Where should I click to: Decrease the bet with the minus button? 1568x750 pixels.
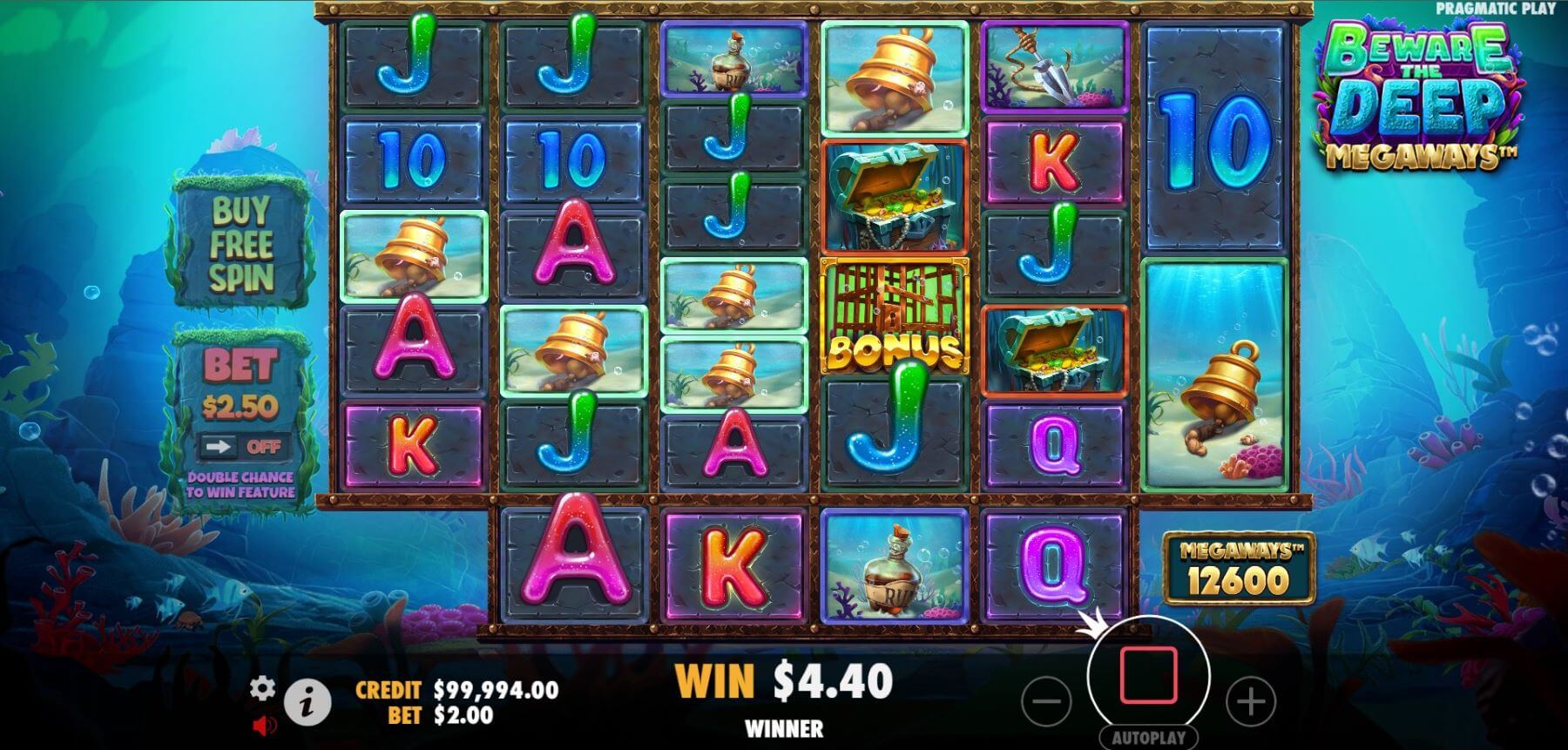[1046, 700]
